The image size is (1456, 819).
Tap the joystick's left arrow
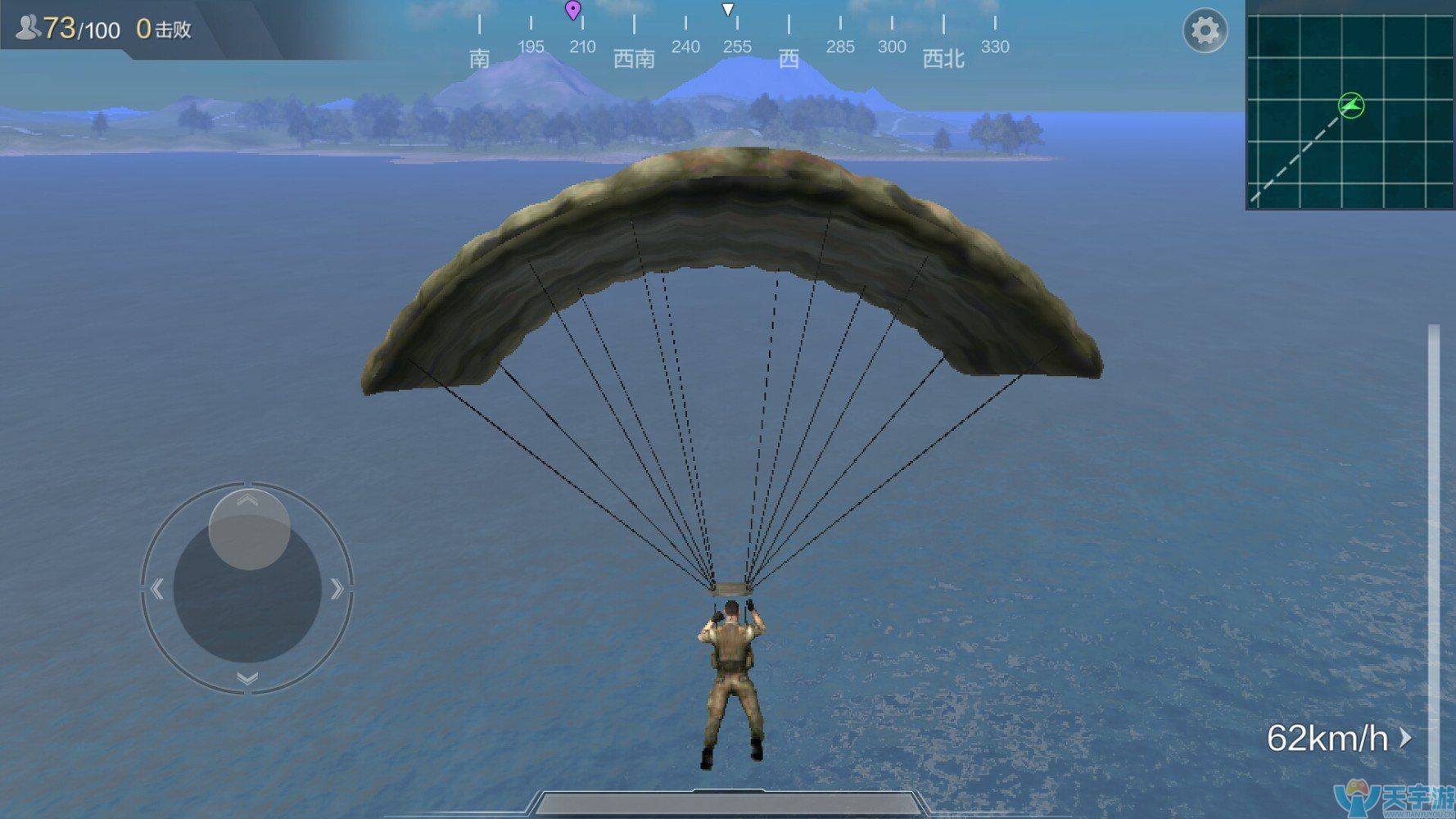pyautogui.click(x=157, y=588)
